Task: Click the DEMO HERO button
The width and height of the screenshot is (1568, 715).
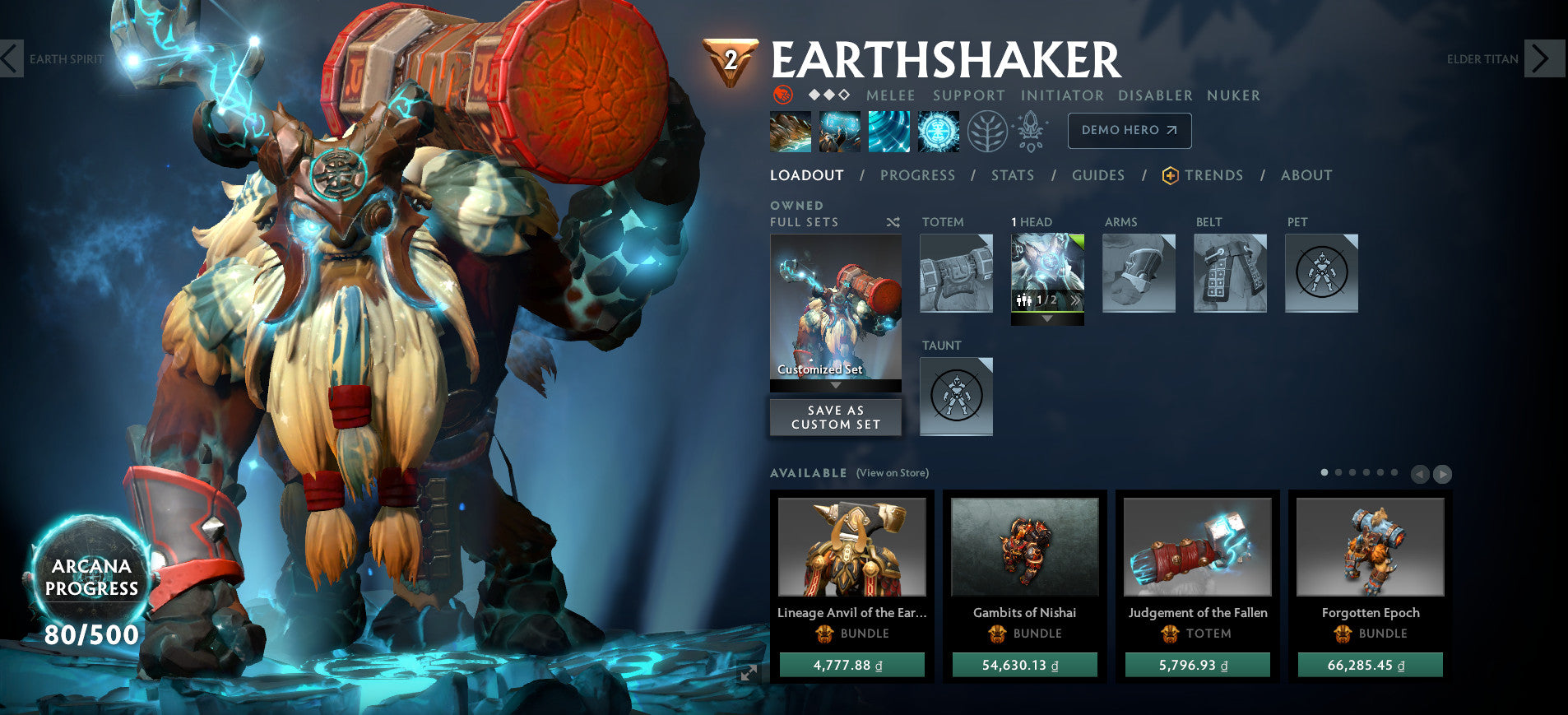Action: 1129,130
